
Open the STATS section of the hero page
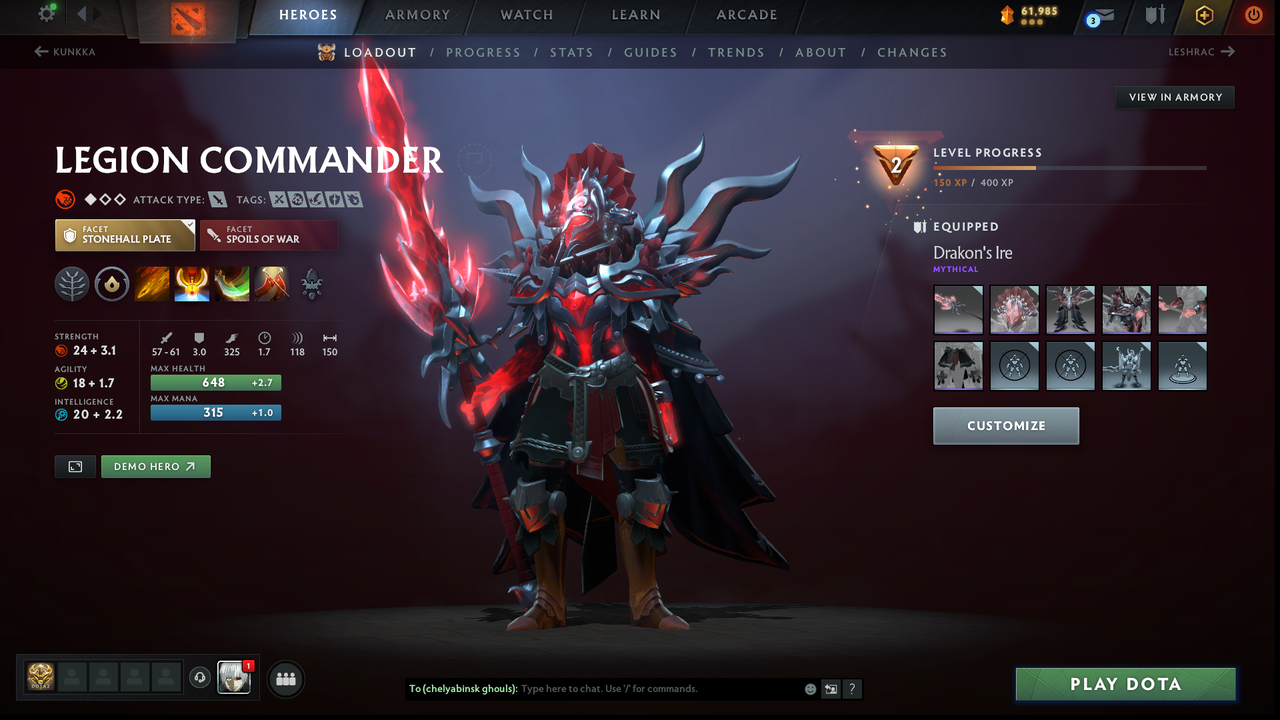click(571, 52)
